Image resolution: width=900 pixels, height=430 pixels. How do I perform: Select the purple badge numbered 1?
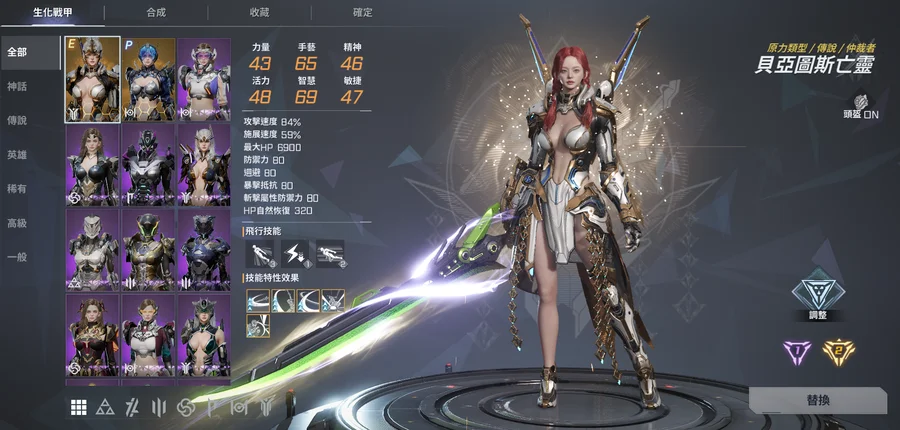pos(796,350)
